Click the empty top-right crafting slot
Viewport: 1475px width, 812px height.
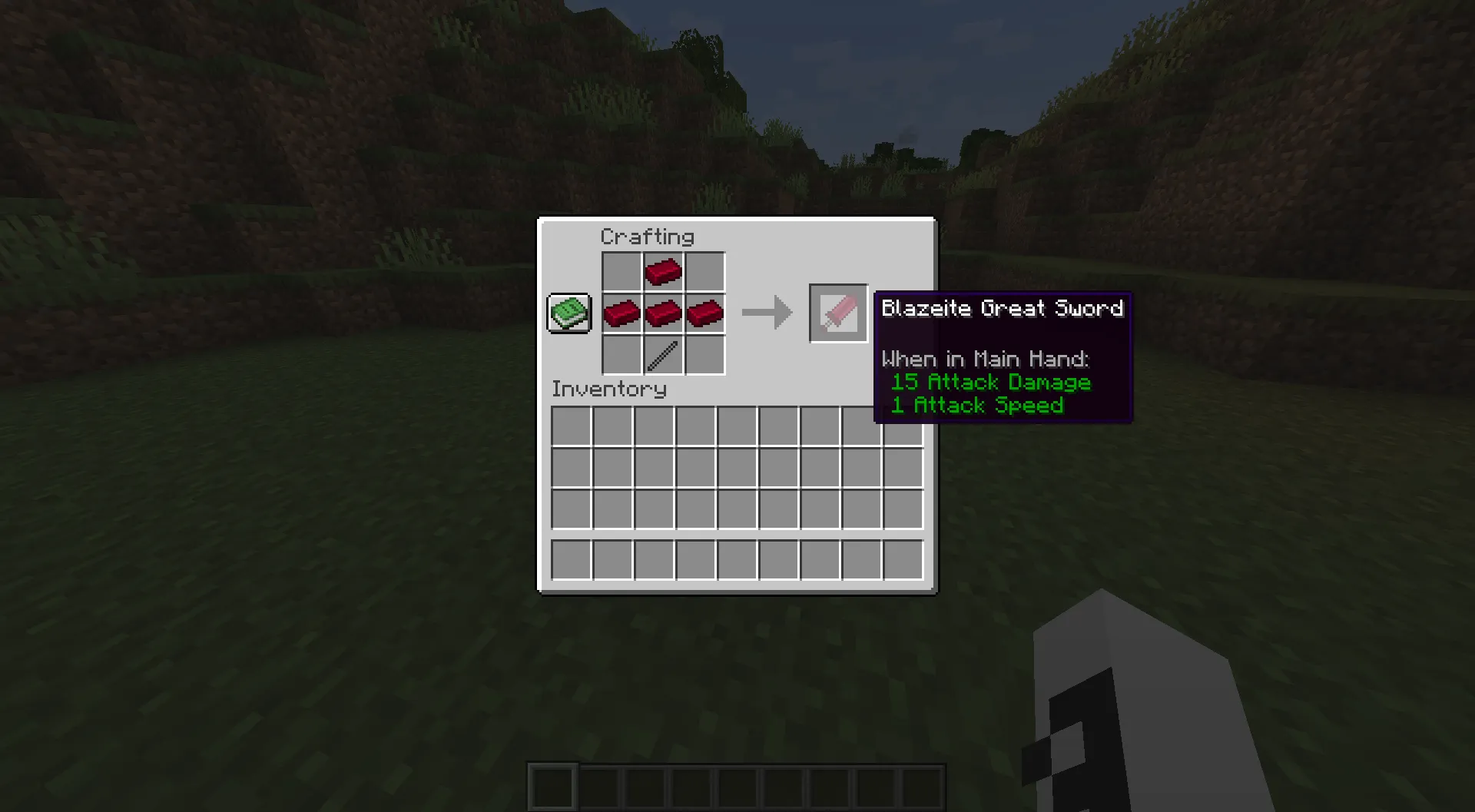click(704, 271)
